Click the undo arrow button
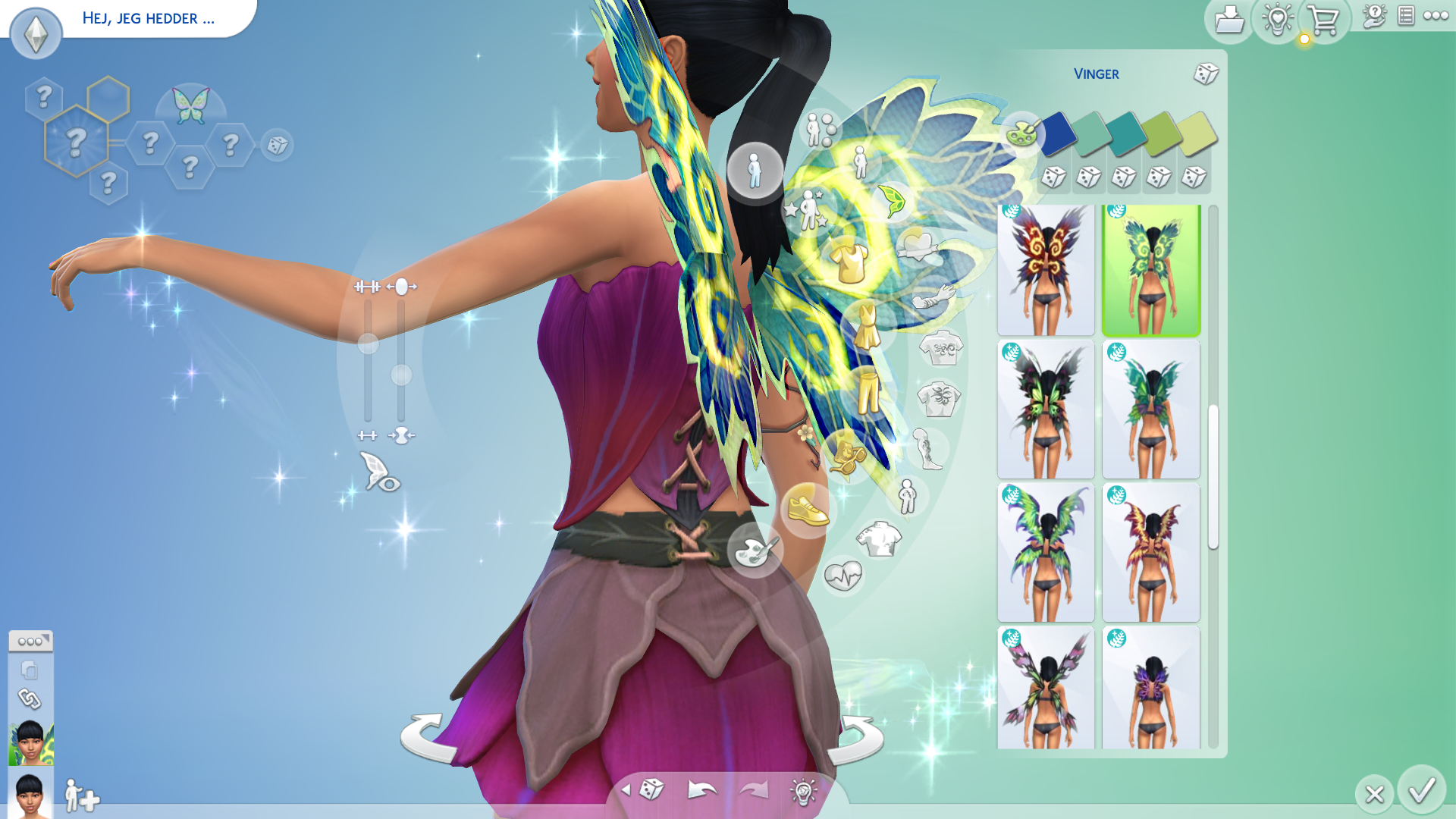This screenshot has height=819, width=1456. [701, 790]
